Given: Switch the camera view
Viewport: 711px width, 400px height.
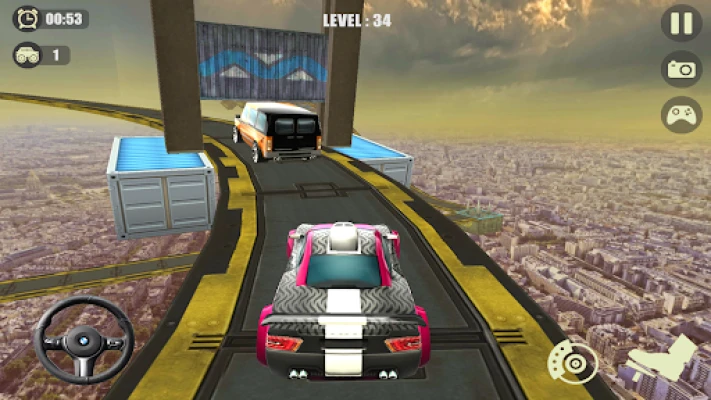Looking at the screenshot, I should 681,69.
